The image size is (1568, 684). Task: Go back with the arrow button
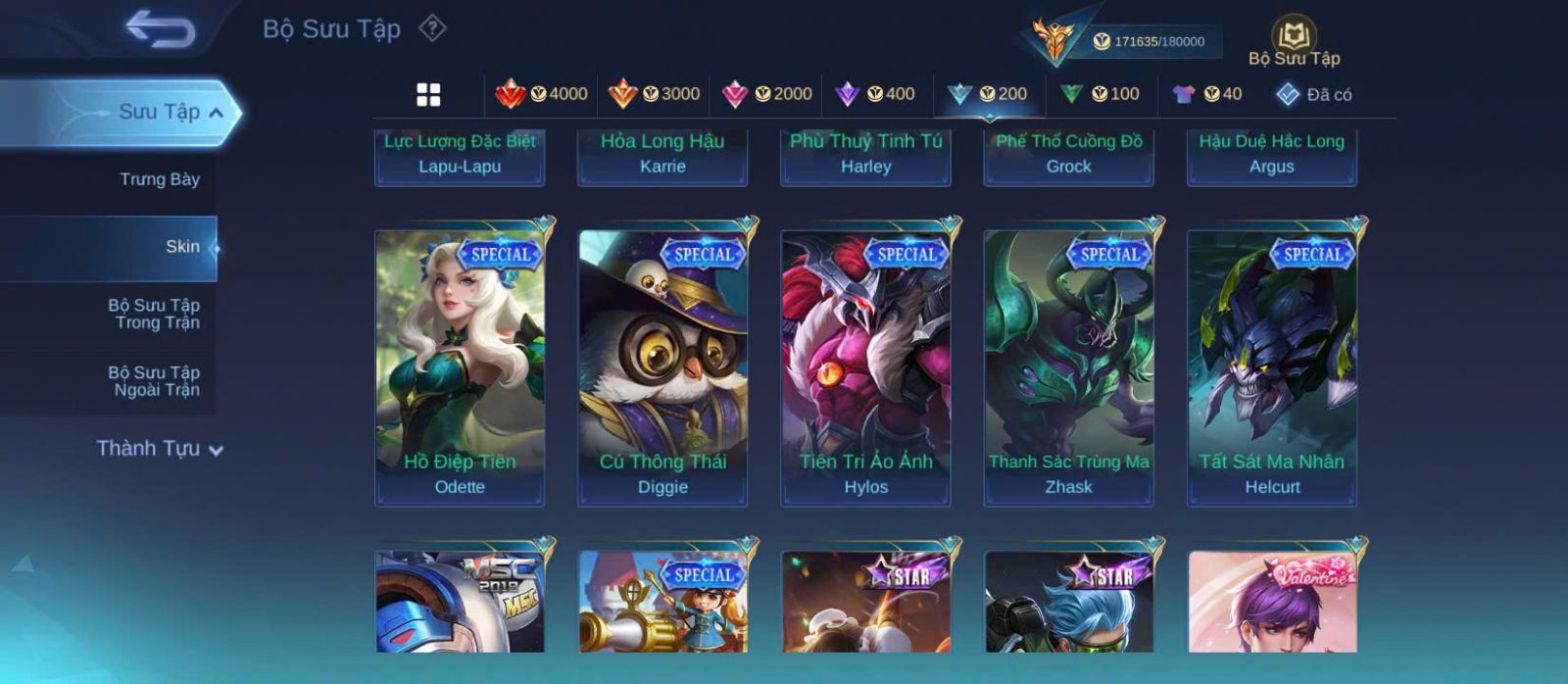tap(161, 29)
